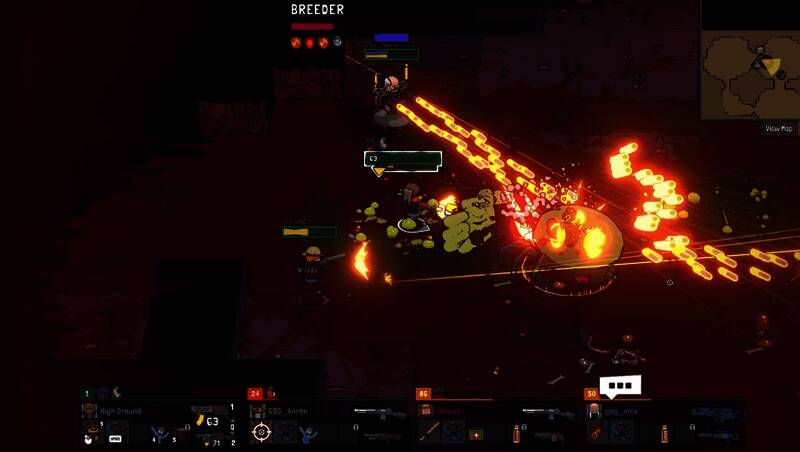The width and height of the screenshot is (800, 452).
Task: Click the View Map label
Action: pos(779,128)
